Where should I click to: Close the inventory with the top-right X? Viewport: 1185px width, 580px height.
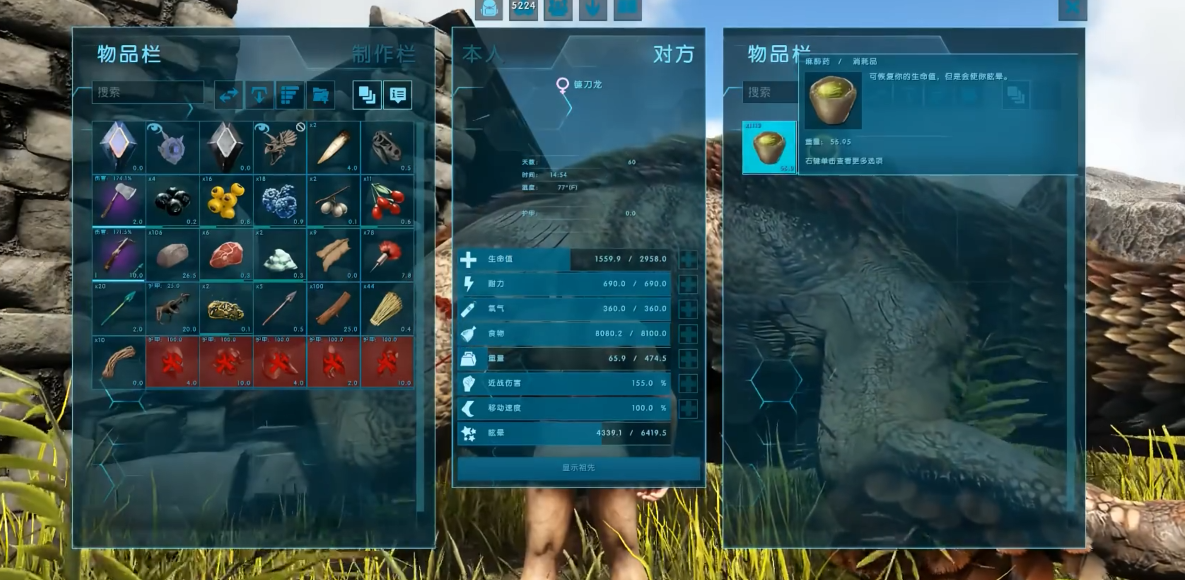(x=1072, y=9)
